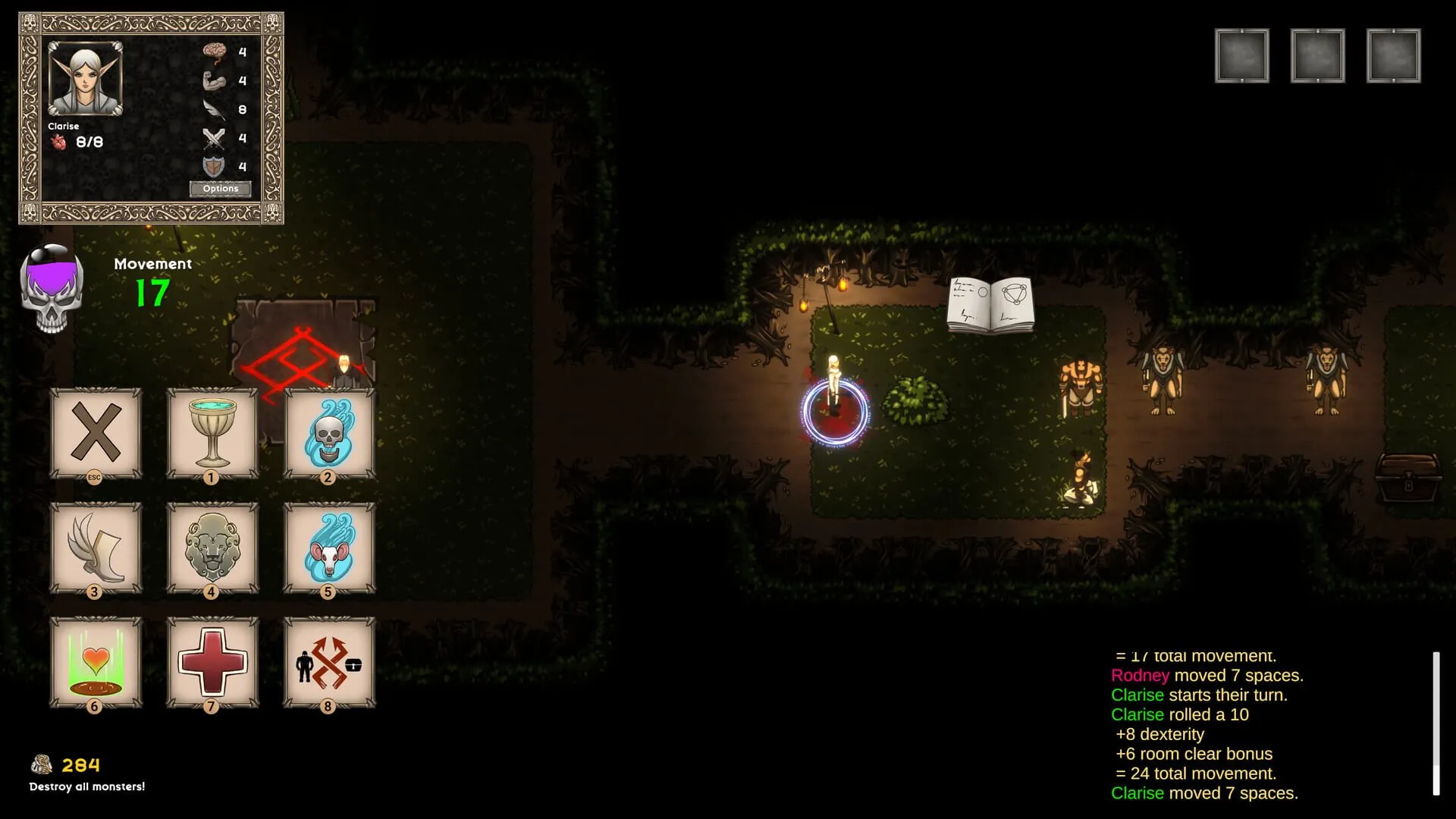Click the purple skull turn icon
The height and width of the screenshot is (819, 1456).
point(52,289)
